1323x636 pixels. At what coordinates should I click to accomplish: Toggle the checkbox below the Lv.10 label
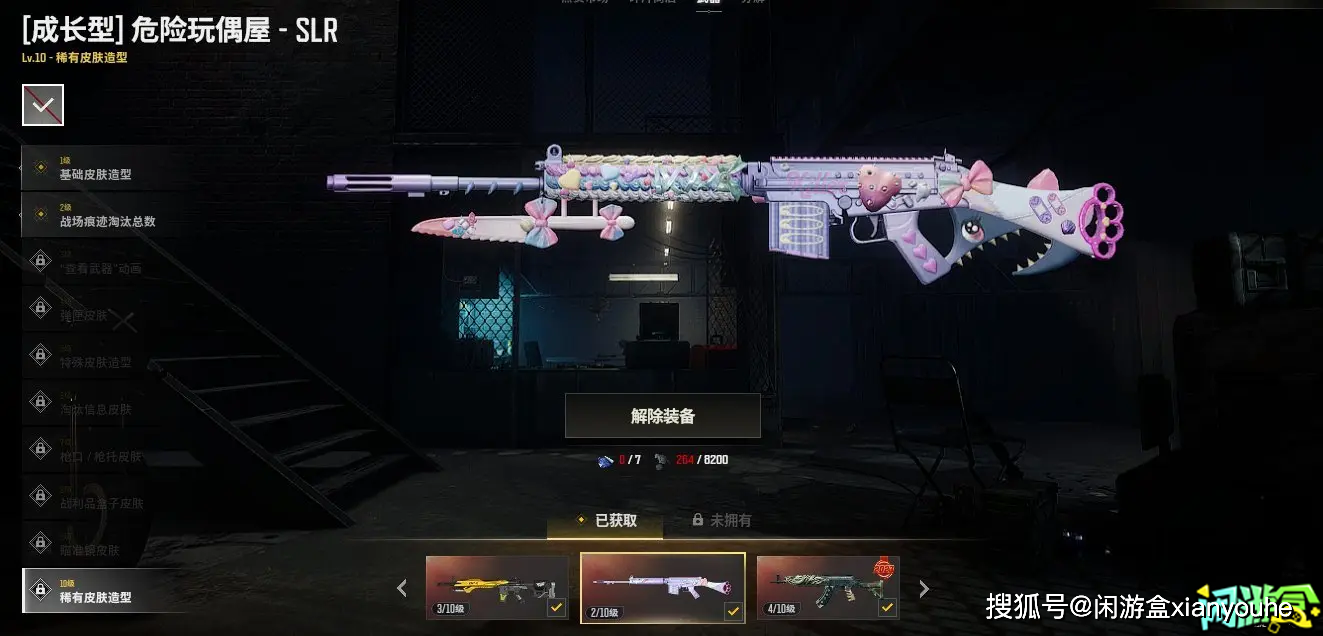tap(43, 105)
